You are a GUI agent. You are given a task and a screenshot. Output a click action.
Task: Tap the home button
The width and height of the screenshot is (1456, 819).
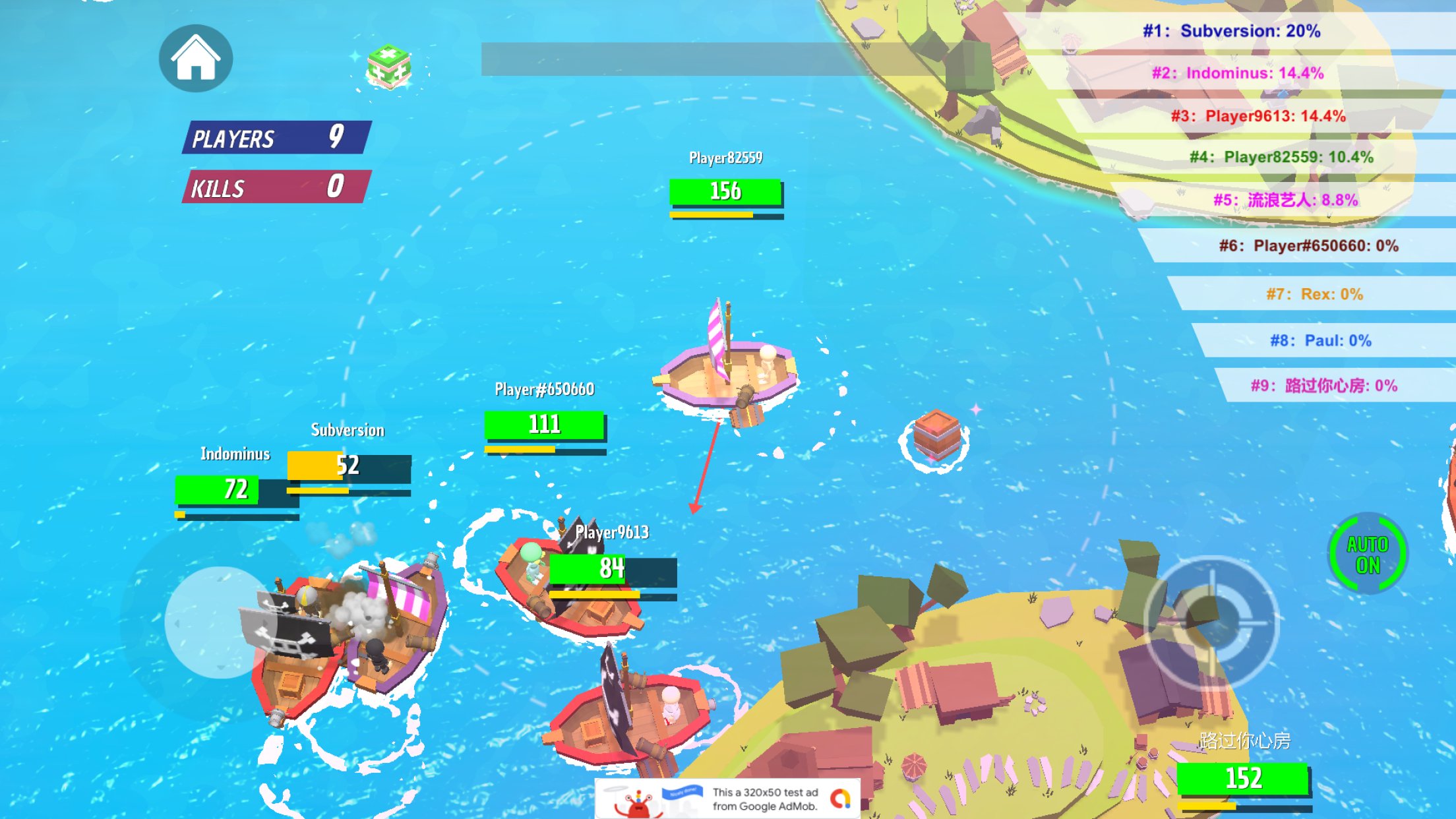click(195, 58)
